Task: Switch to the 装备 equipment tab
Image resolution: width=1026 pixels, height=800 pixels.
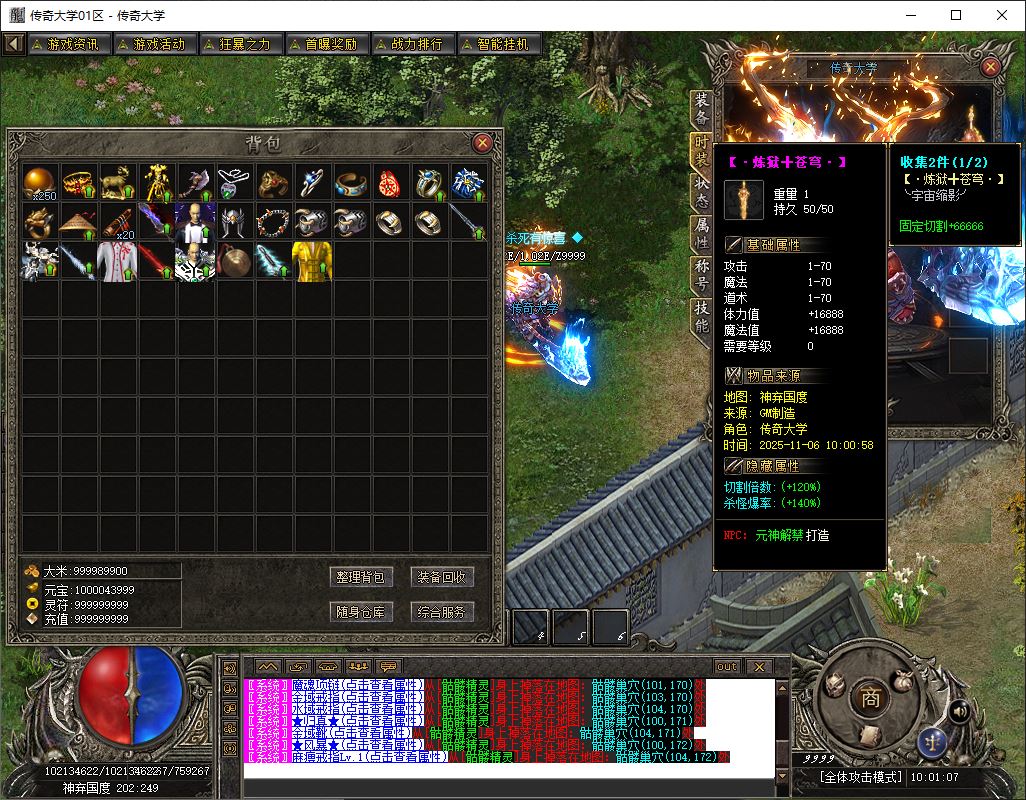Action: [x=702, y=103]
